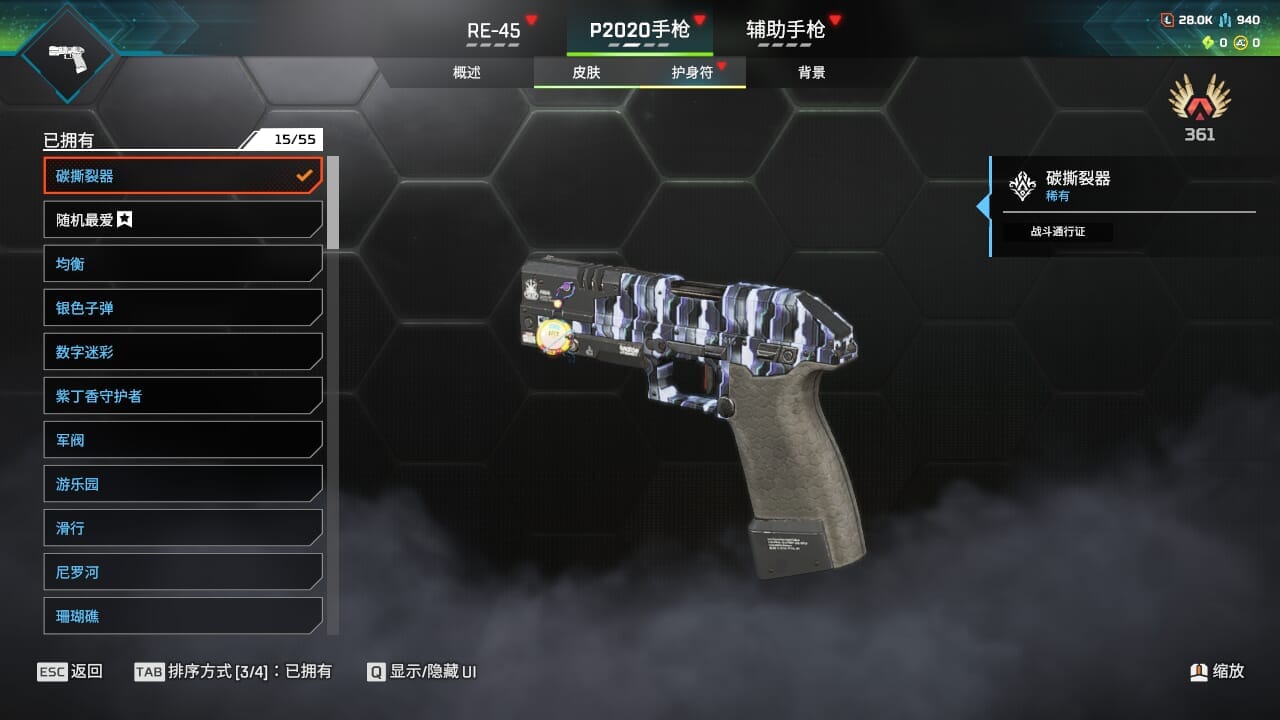Select the 银色子弹 skin
This screenshot has height=720, width=1280.
[183, 308]
